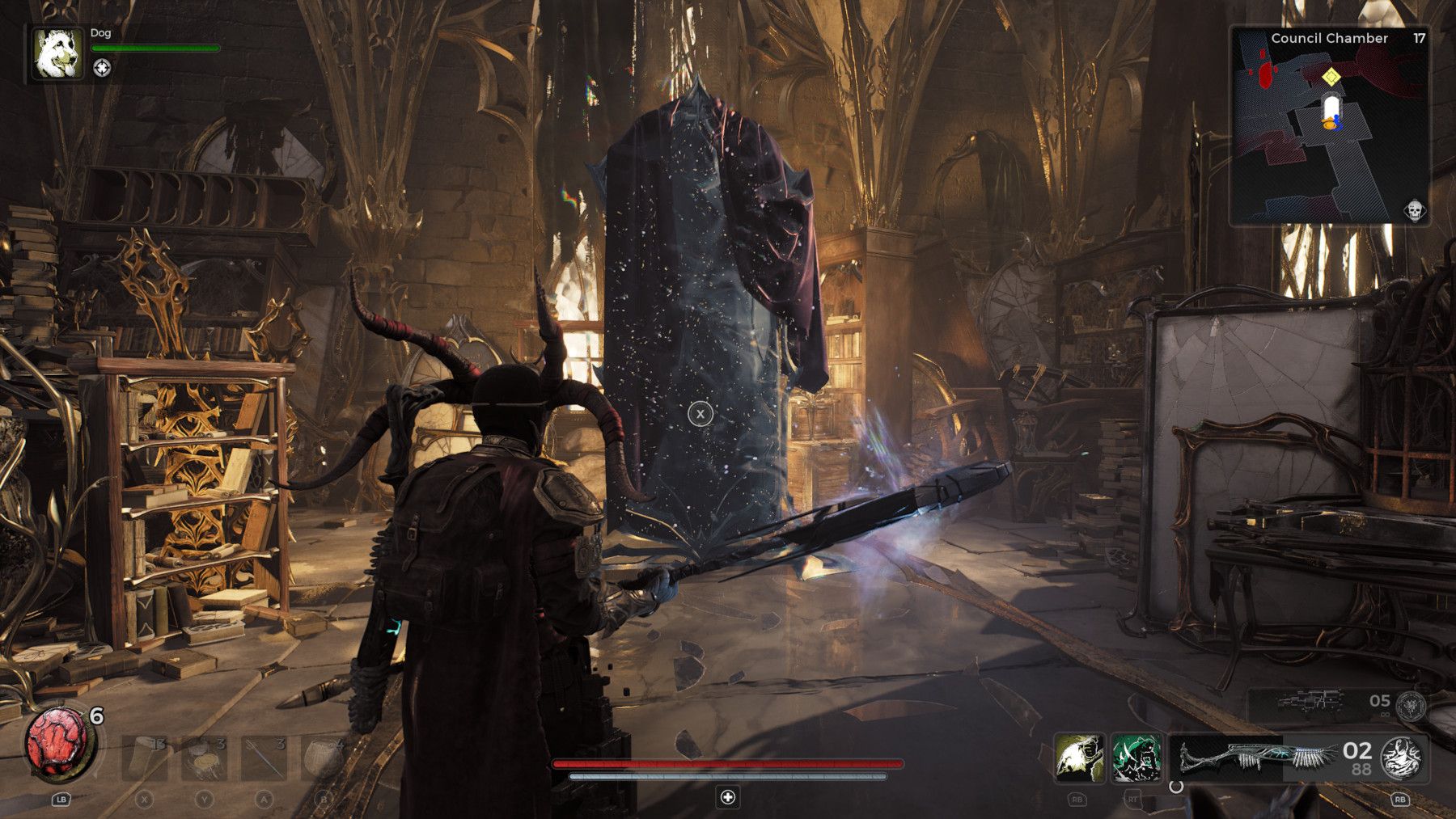Screen dimensions: 1456x819
Task: Click the skull difficulty icon on the minimap
Action: point(1413,209)
